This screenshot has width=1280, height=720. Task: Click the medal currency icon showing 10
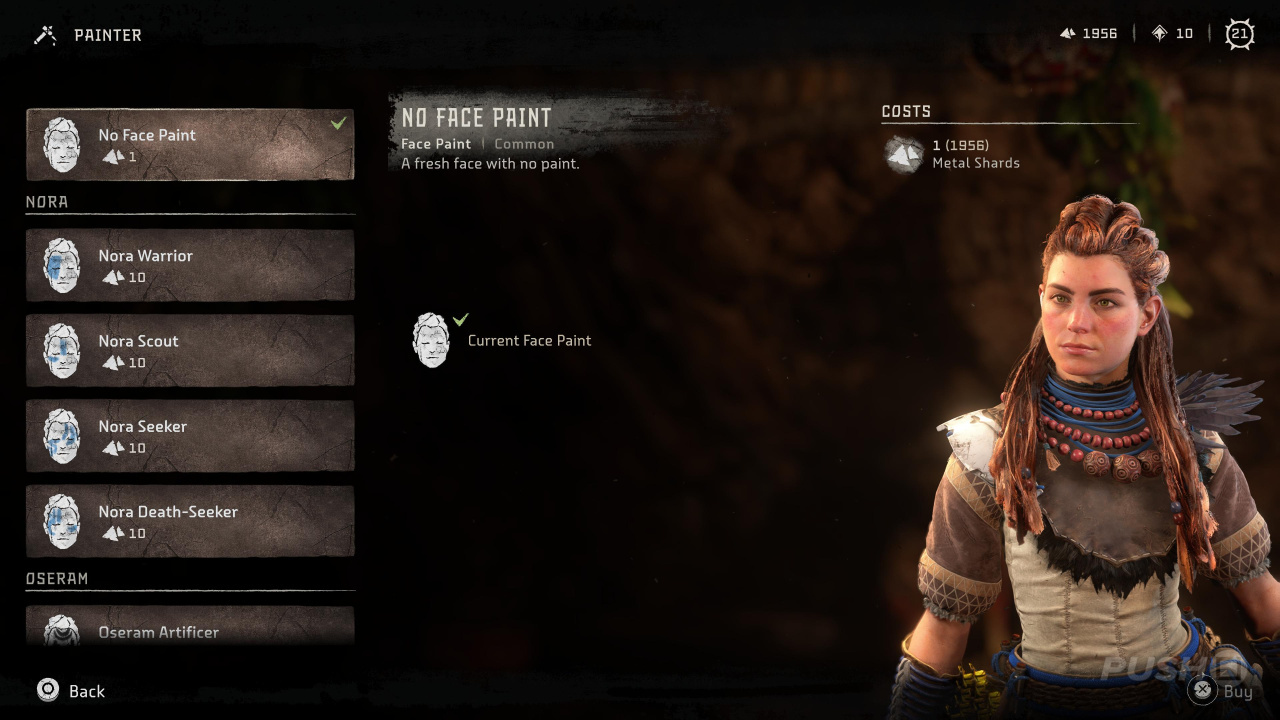[1161, 33]
